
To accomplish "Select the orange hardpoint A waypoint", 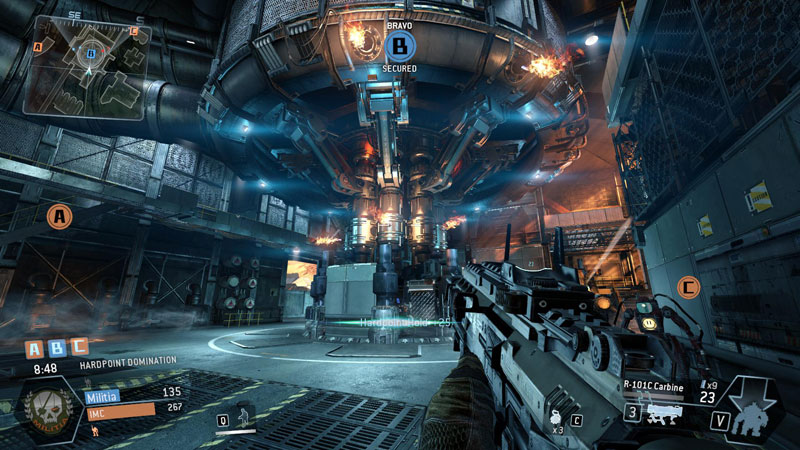I will coord(60,215).
